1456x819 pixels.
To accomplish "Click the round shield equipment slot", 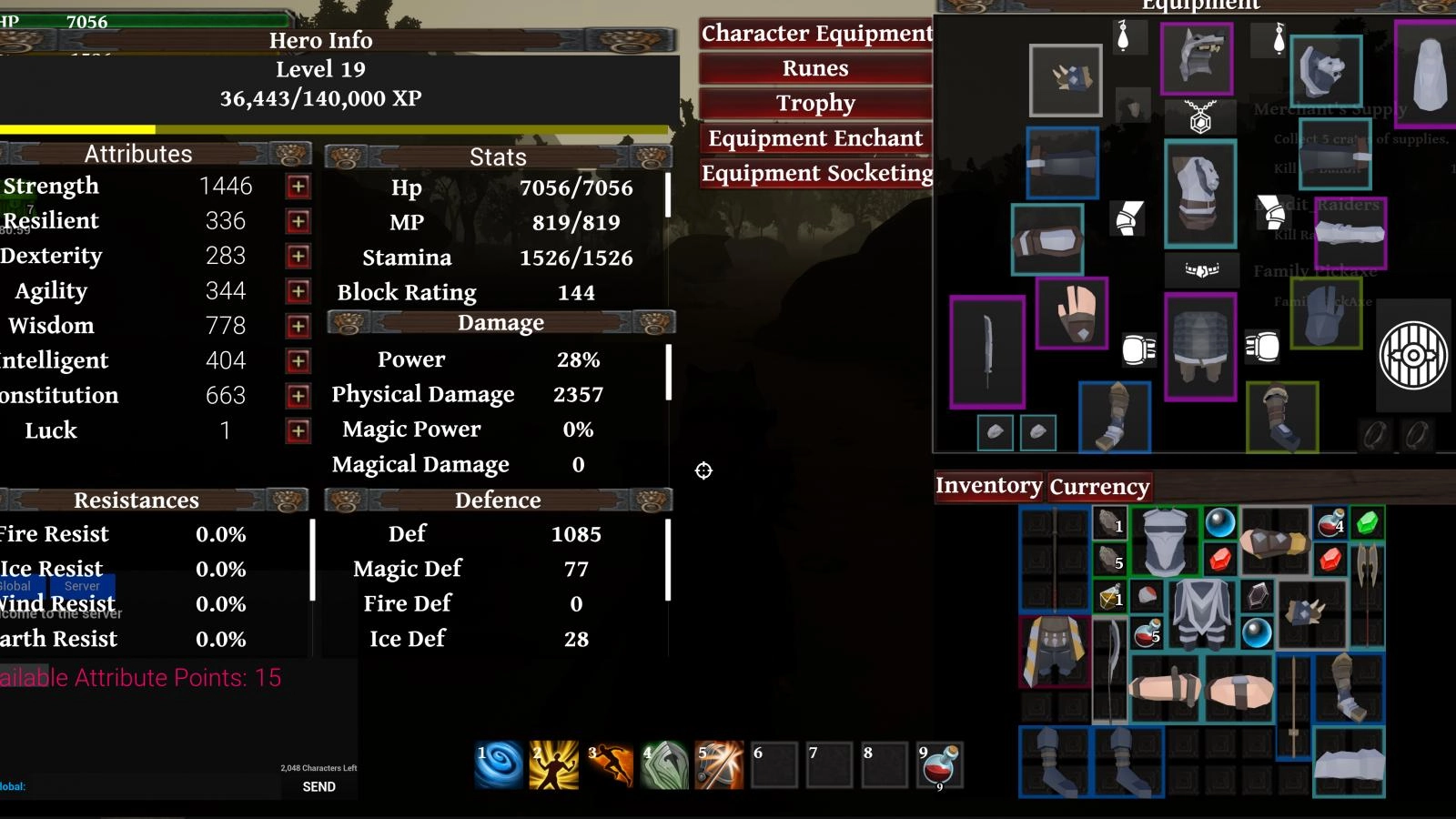I will 1413,355.
